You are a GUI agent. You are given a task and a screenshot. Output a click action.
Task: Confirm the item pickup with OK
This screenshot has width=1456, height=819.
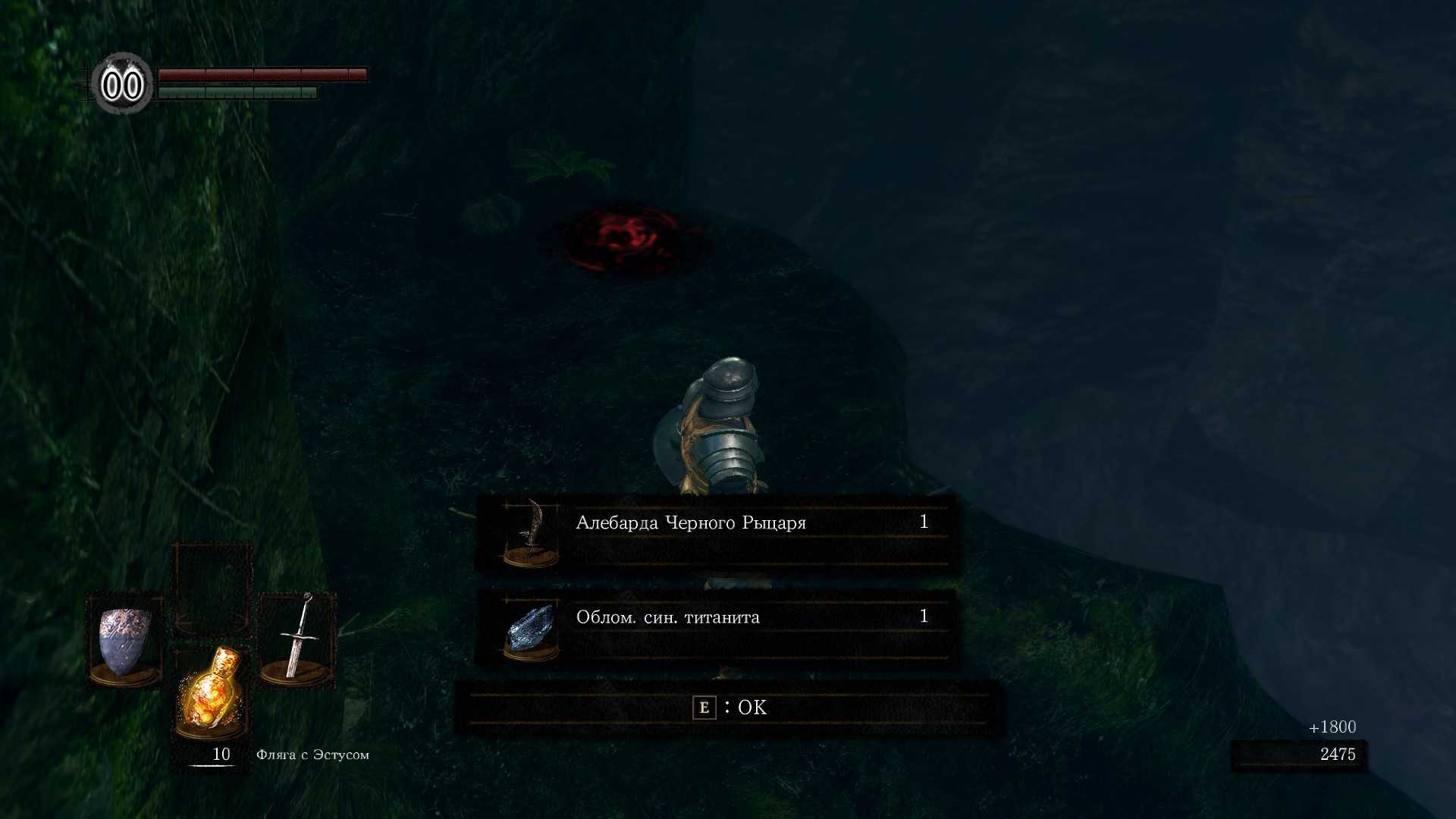[730, 708]
